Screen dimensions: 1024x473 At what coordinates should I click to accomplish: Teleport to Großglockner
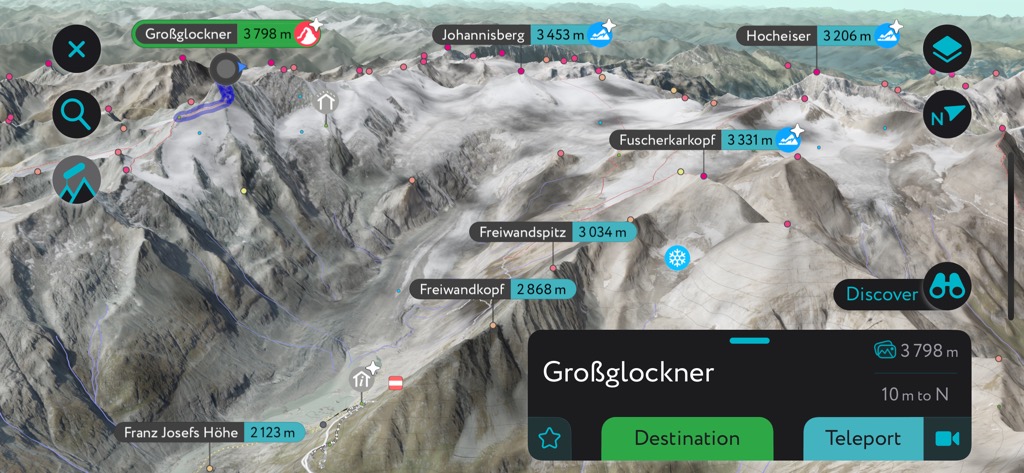coord(863,438)
